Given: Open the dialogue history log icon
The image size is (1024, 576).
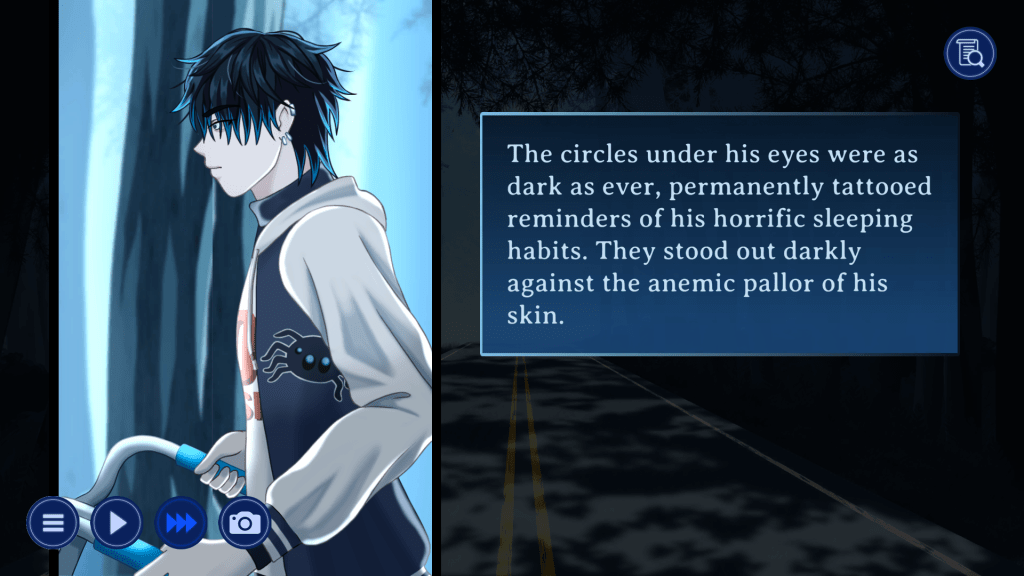Looking at the screenshot, I should [970, 53].
